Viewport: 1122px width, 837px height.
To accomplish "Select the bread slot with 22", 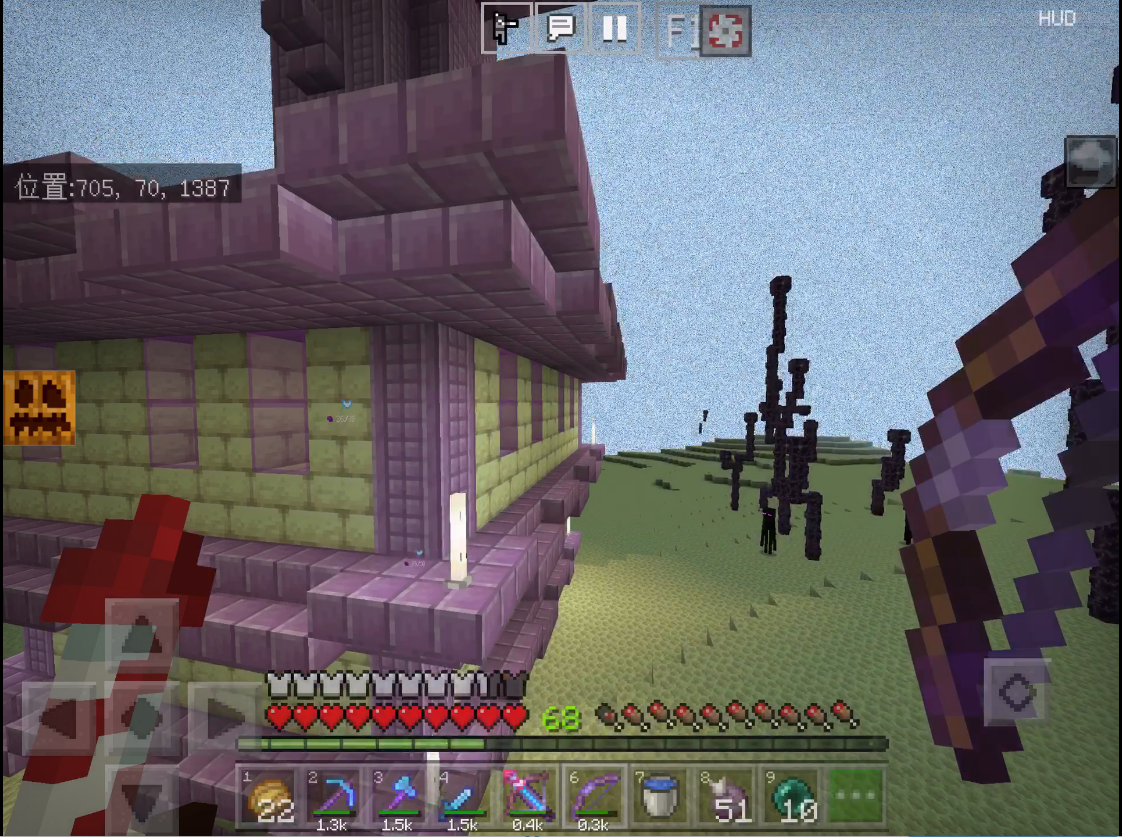I will tap(268, 797).
